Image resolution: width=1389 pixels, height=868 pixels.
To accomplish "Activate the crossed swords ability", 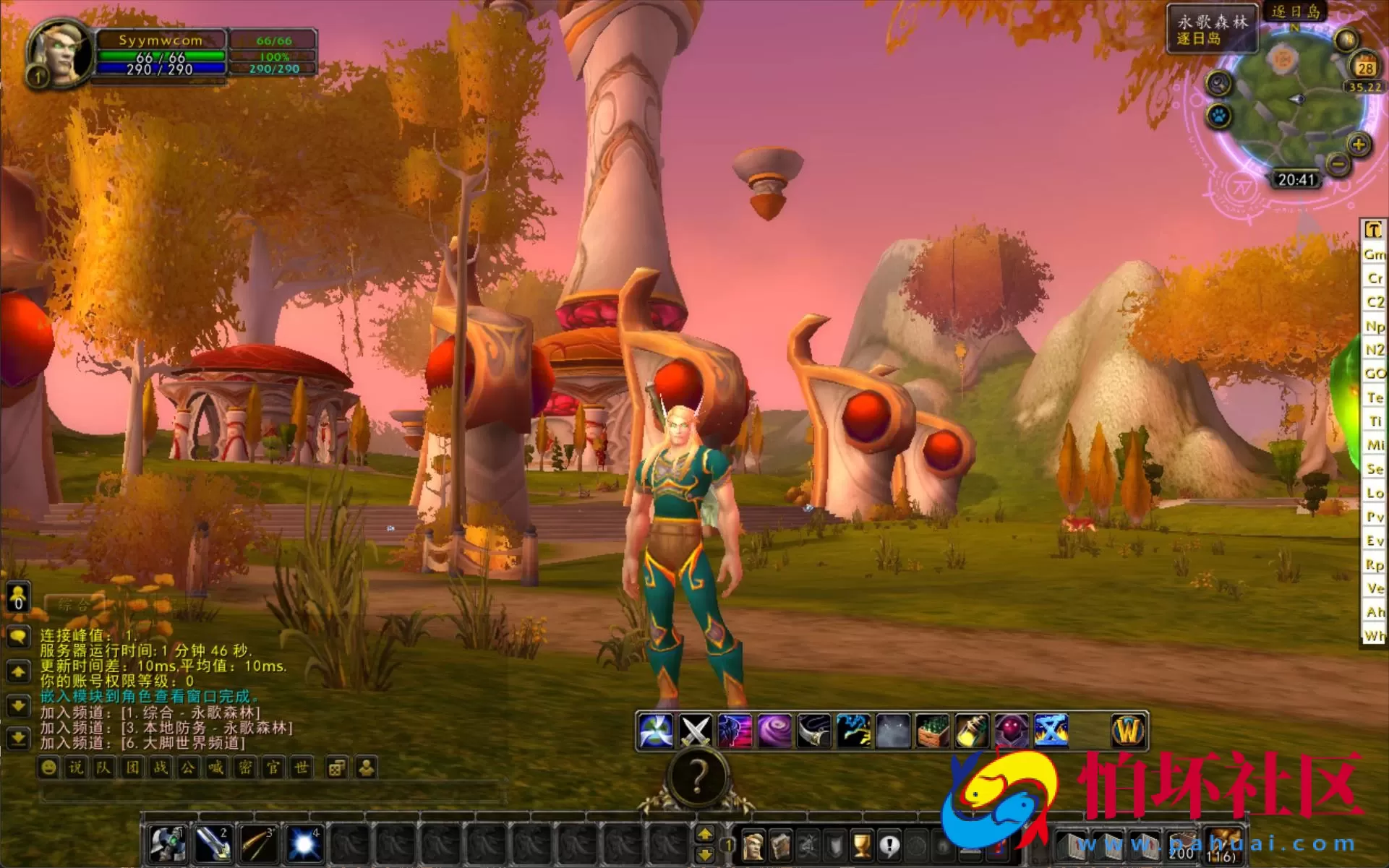I will [695, 731].
